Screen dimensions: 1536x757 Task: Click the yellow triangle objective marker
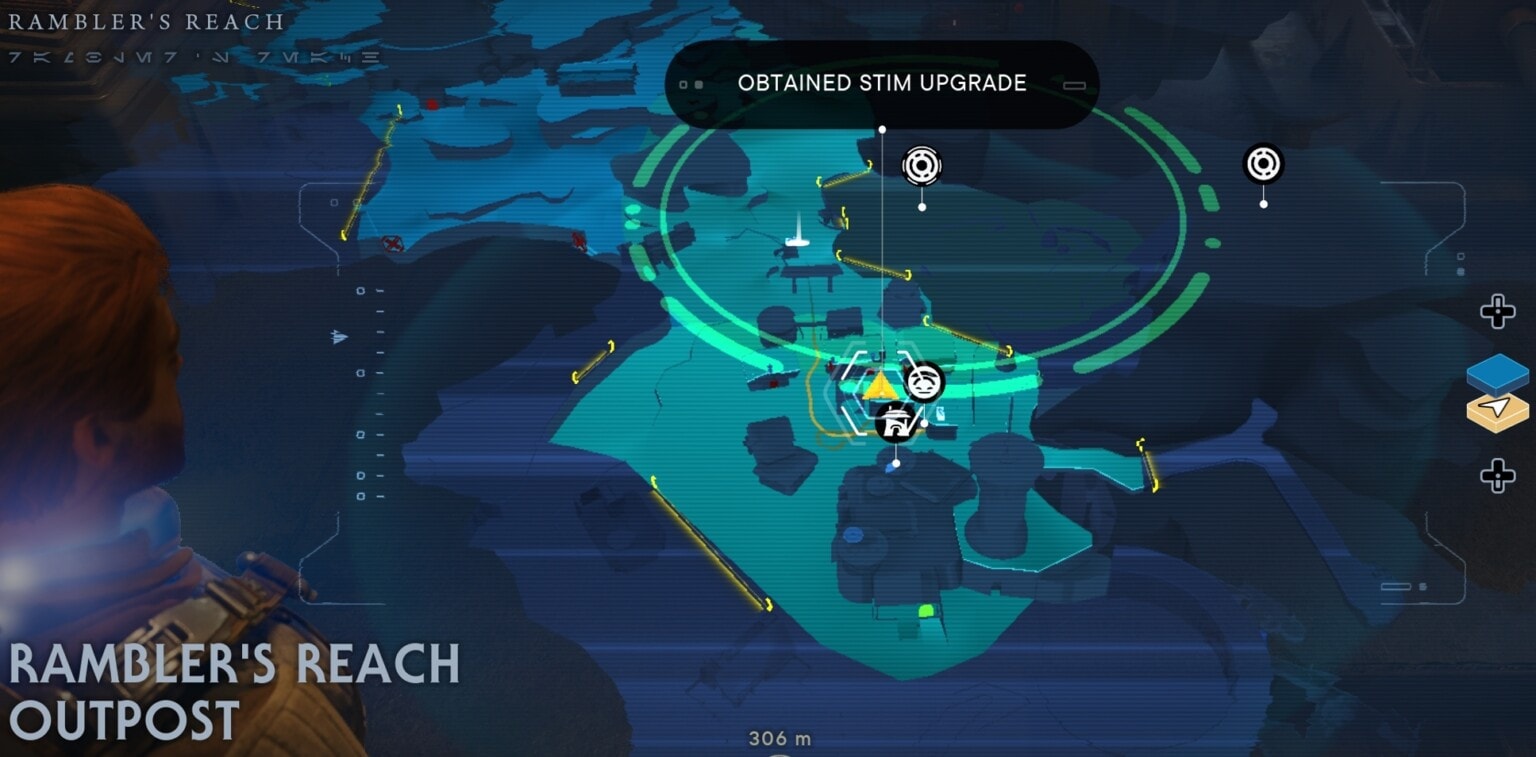pos(878,386)
